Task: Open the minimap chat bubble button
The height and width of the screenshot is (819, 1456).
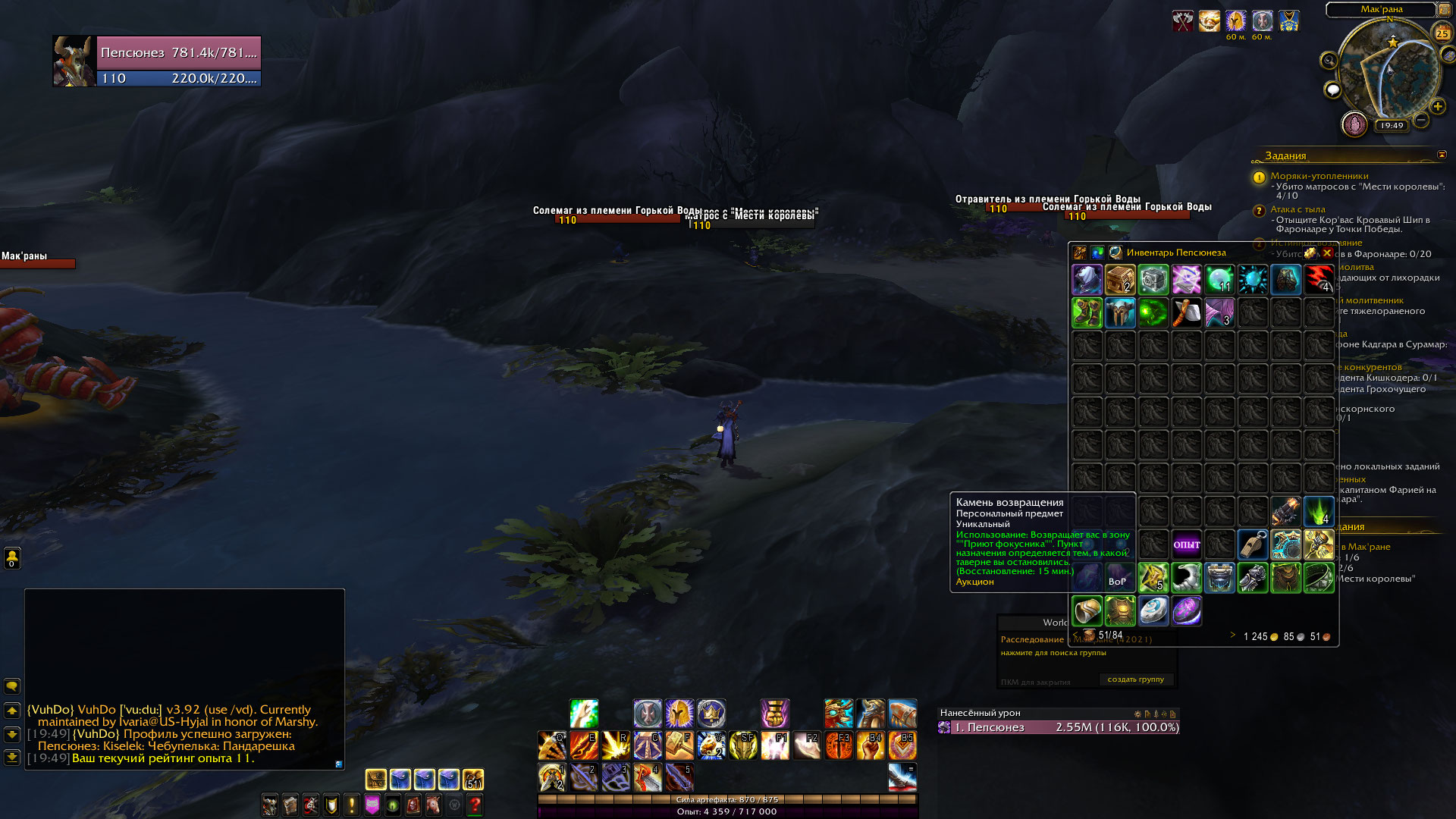Action: 1332,91
